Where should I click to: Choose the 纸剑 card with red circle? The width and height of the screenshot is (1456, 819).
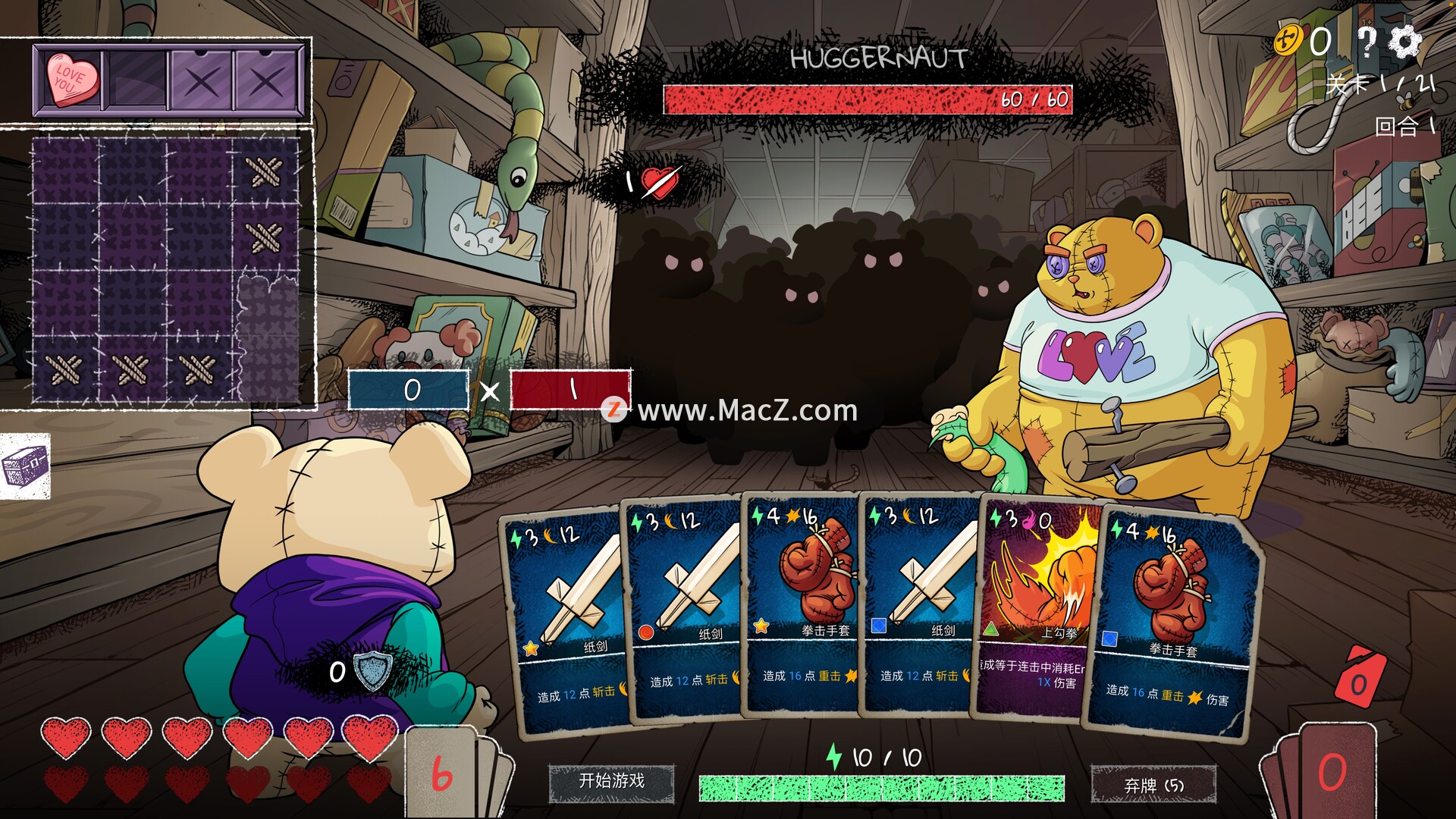(x=682, y=607)
